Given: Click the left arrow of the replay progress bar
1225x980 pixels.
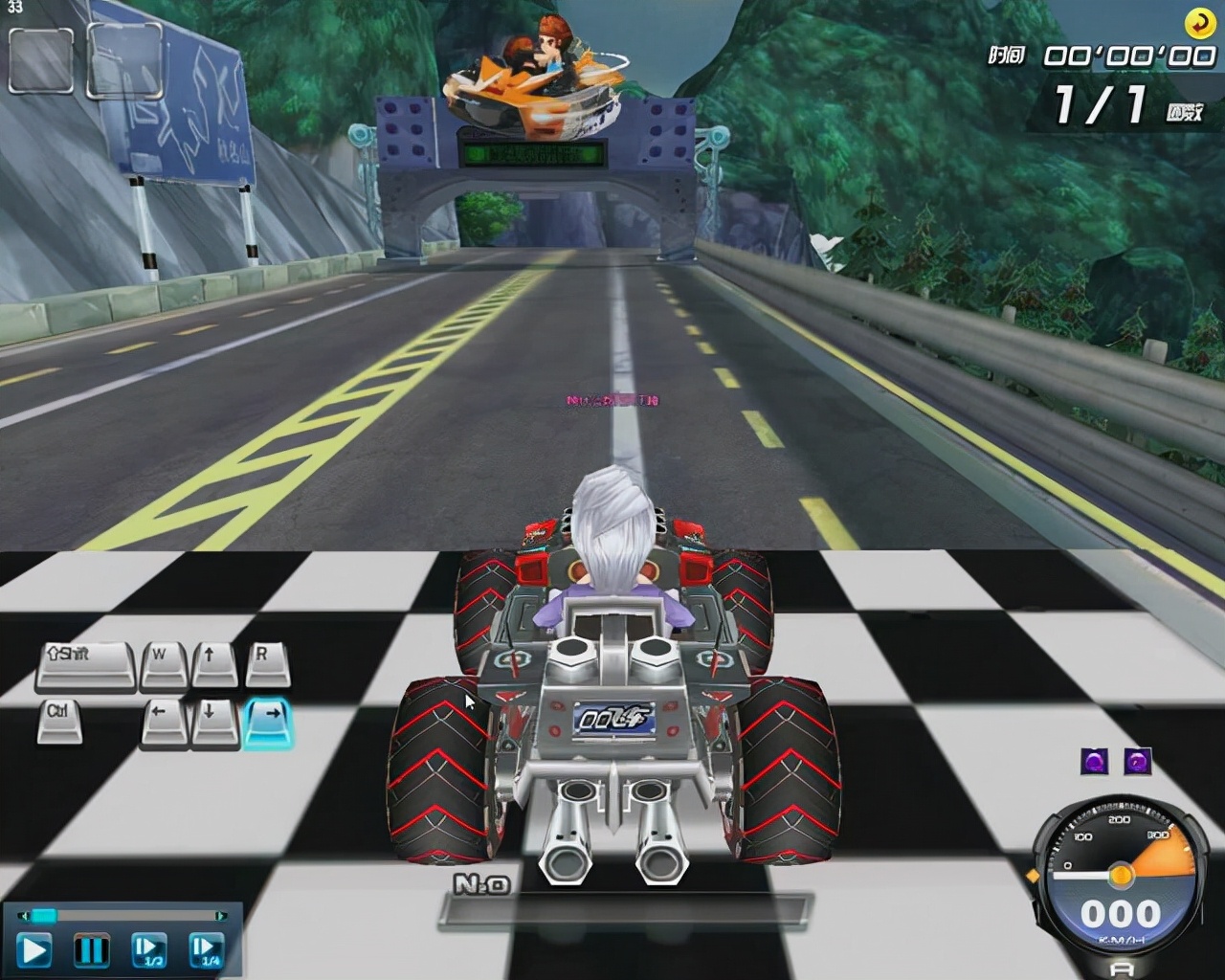Looking at the screenshot, I should pyautogui.click(x=24, y=916).
